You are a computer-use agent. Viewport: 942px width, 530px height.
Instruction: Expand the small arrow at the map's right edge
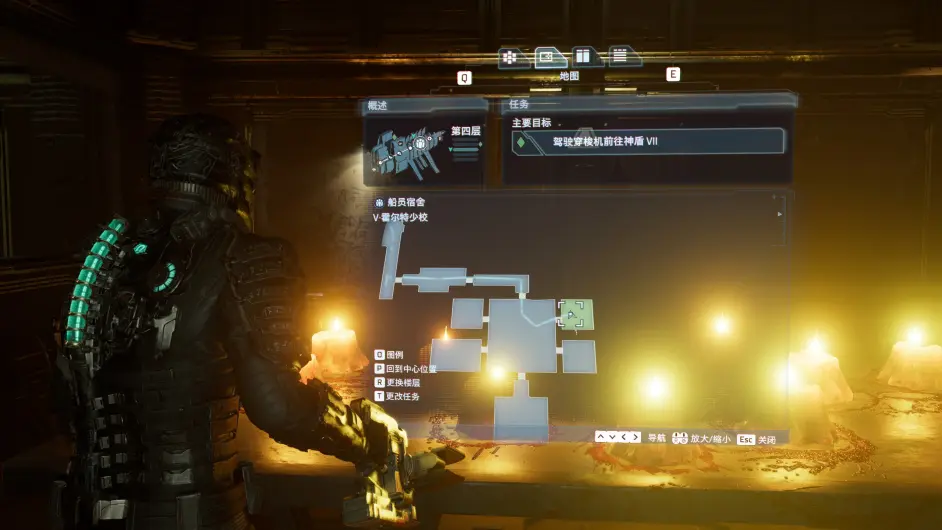[780, 213]
